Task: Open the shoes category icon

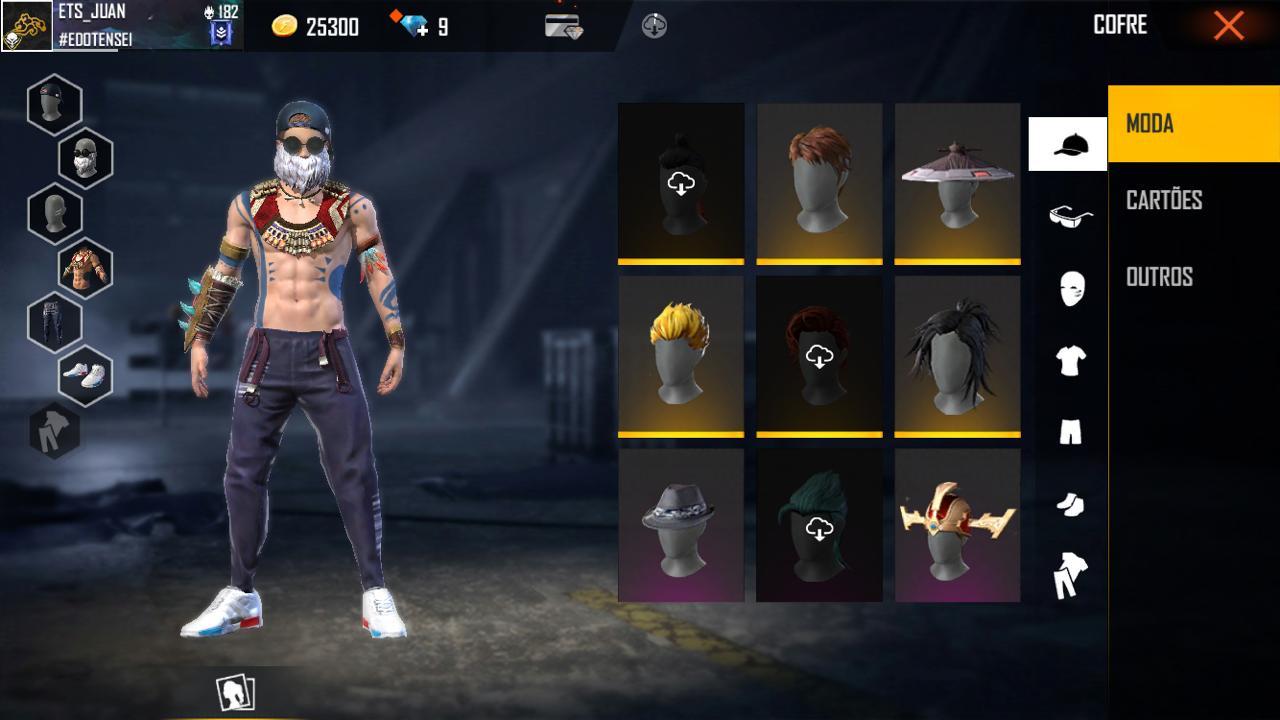Action: point(1070,504)
